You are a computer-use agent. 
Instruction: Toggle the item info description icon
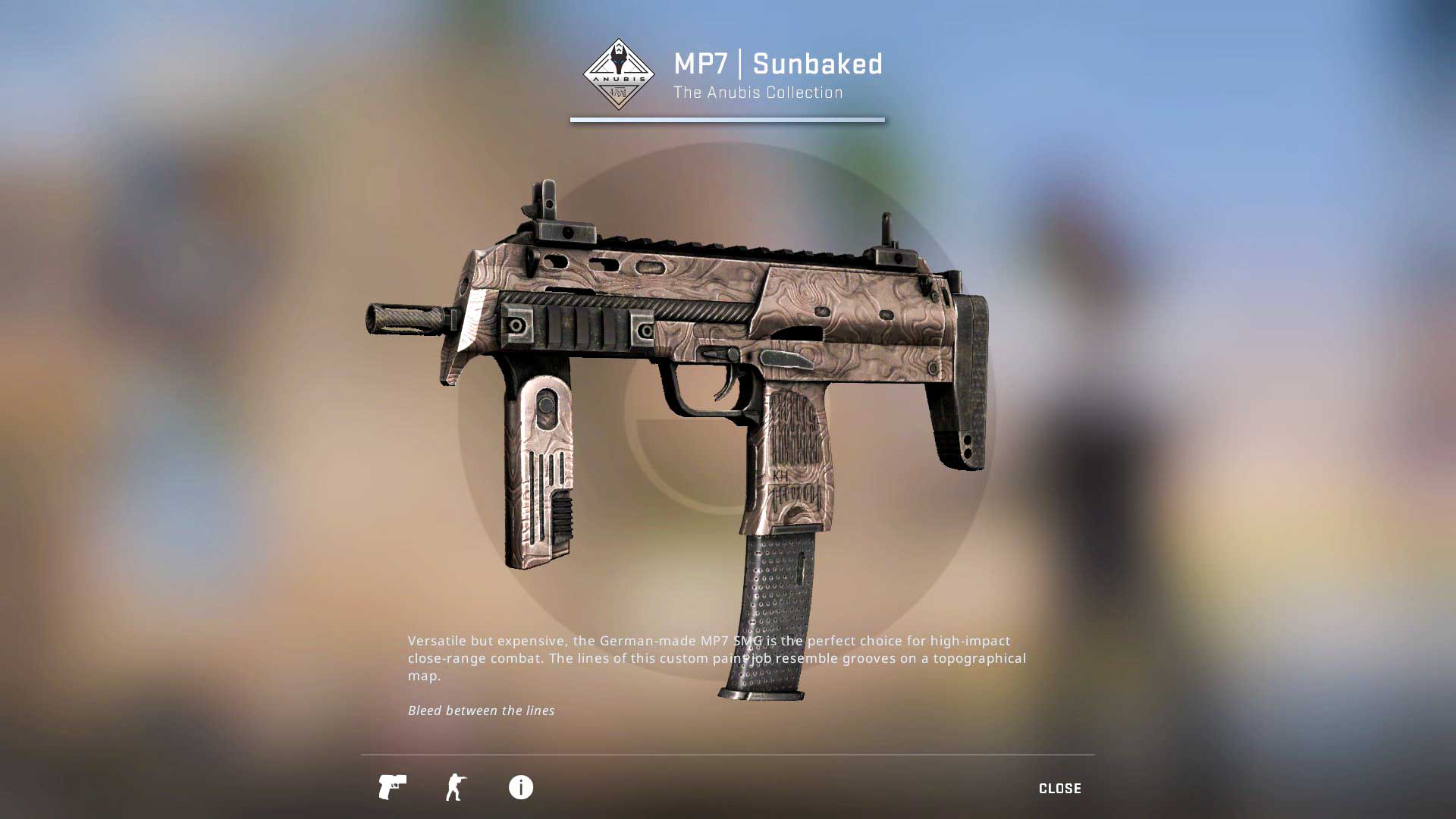click(520, 787)
